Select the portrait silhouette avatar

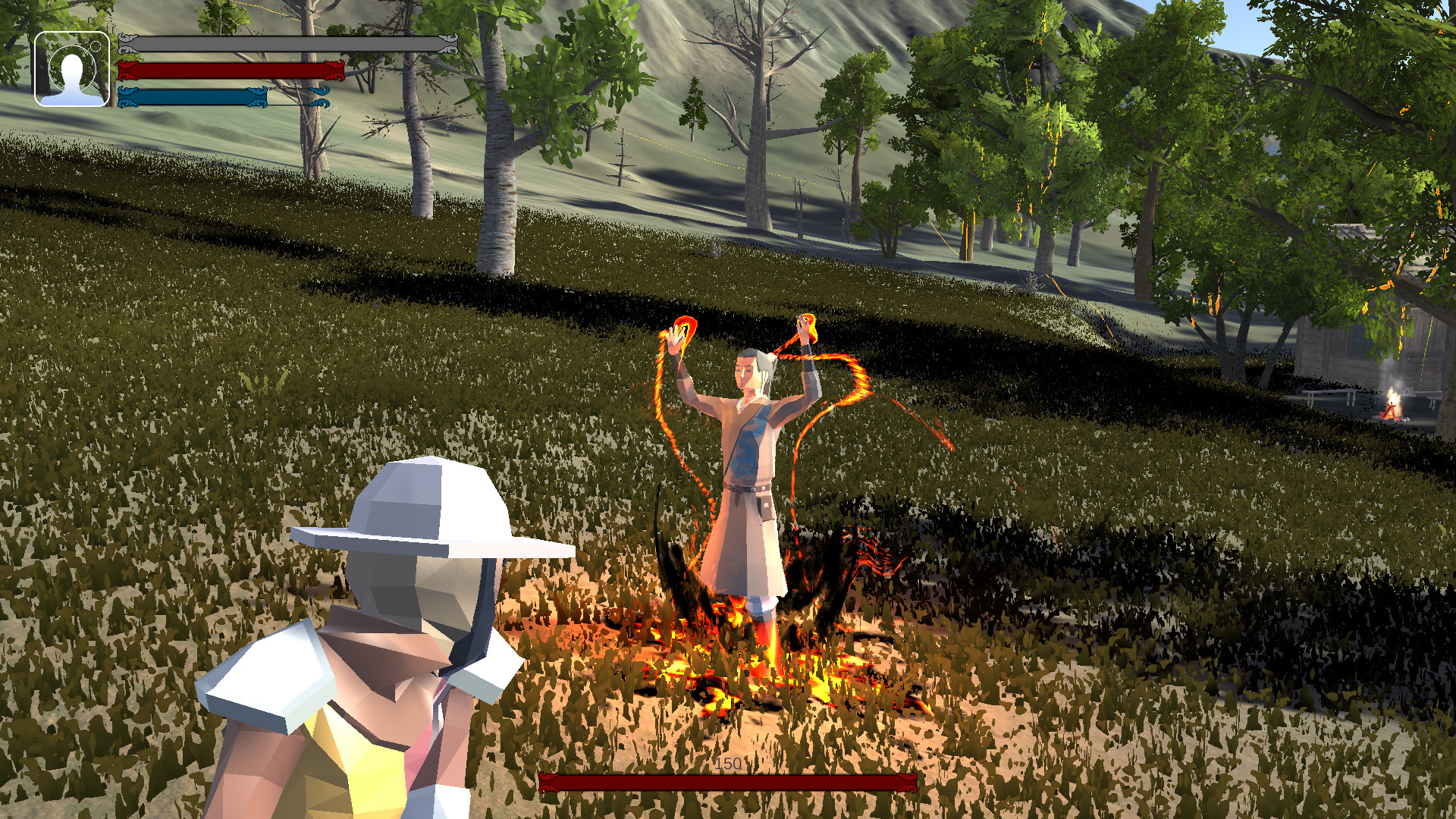71,72
